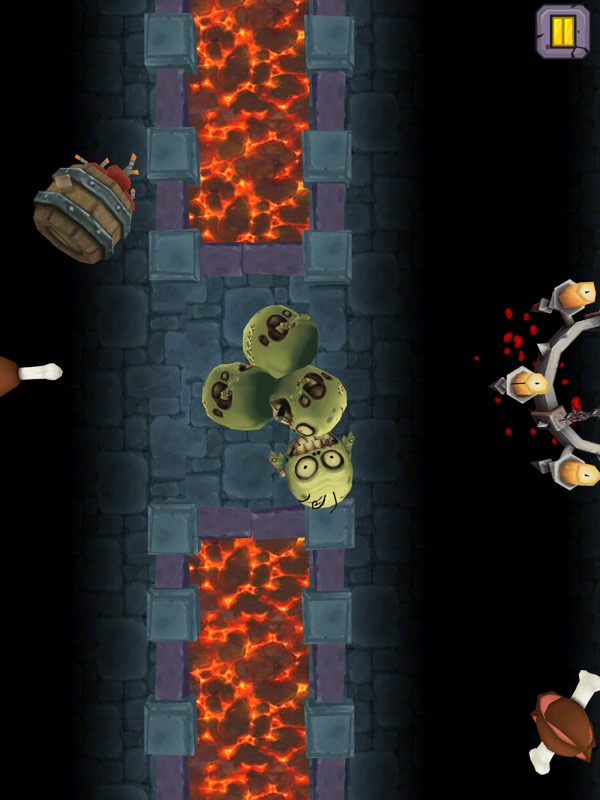Pause the game with the yellow pause button
Image resolution: width=600 pixels, height=800 pixels.
point(563,31)
